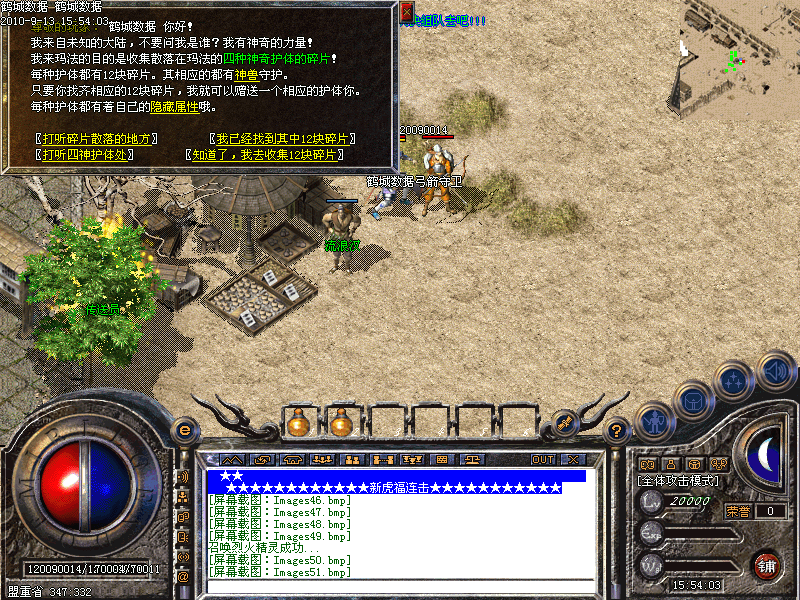Screen dimensions: 800x600
Task: Choose '打听四神护体处' dialogue option
Action: (84, 155)
